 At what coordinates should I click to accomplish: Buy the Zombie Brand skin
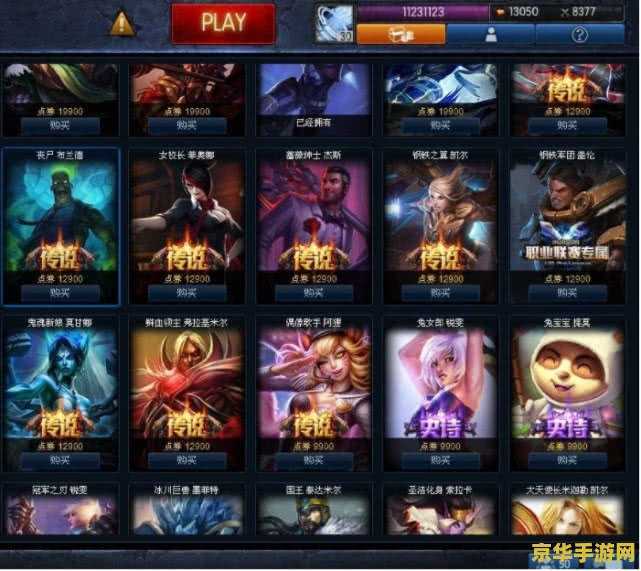(61, 293)
